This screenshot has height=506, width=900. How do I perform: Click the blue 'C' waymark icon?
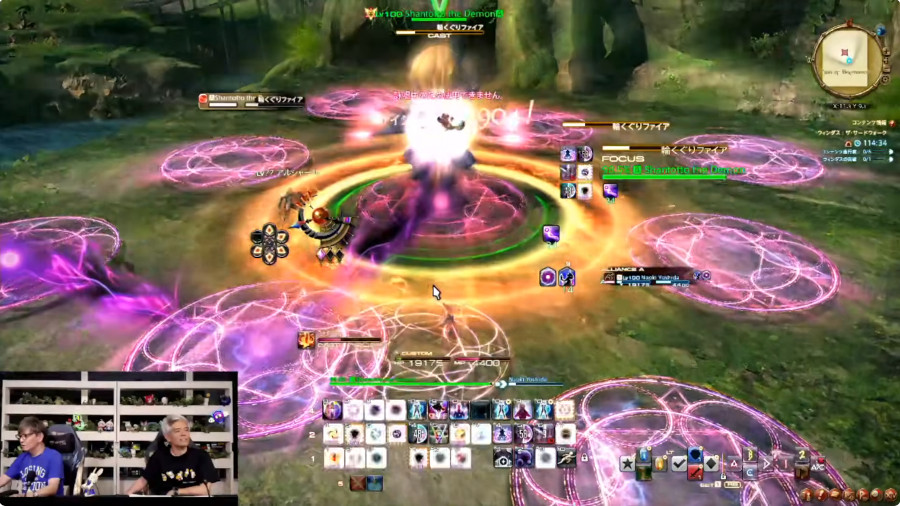coord(748,472)
